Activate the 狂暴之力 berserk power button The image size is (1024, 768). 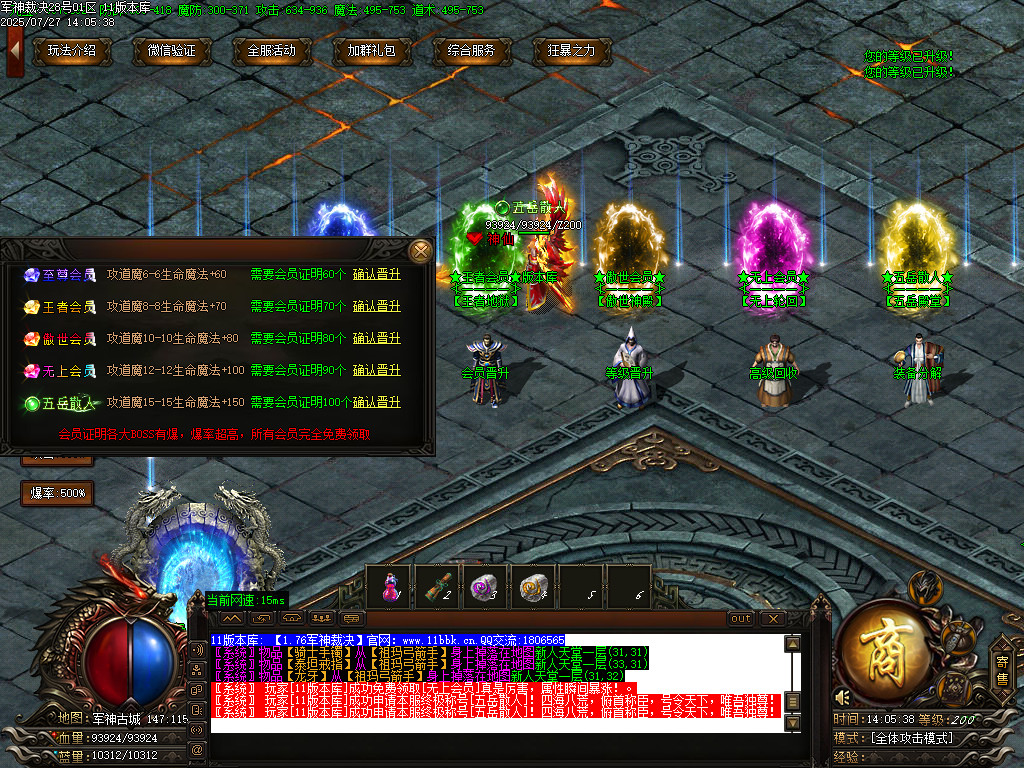point(572,51)
